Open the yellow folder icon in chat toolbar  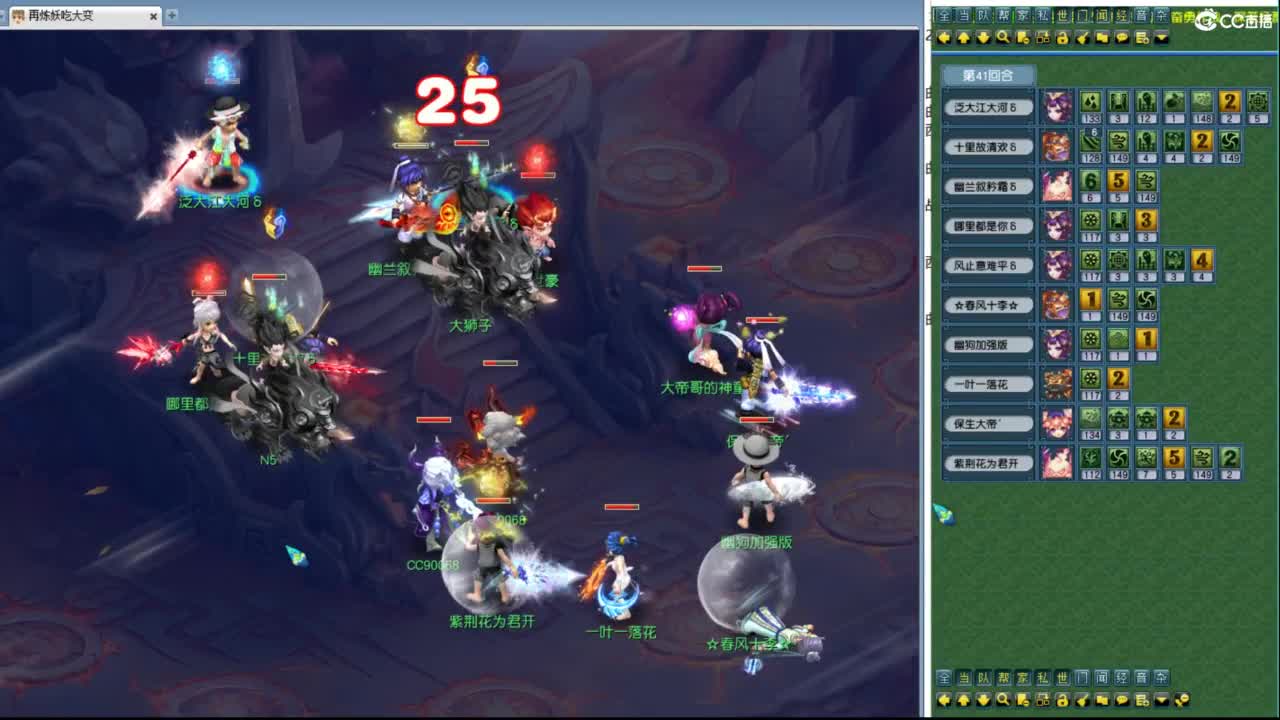pos(1101,37)
